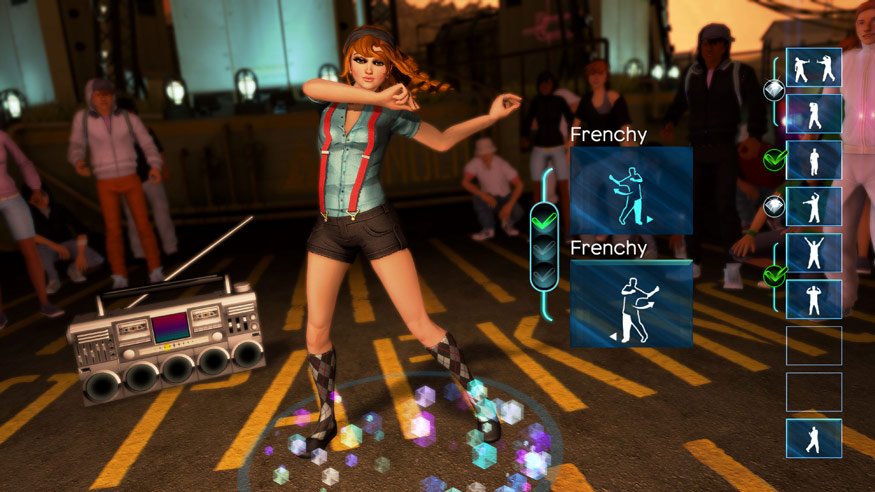
Task: Select the move tile showing two dancers
Action: pos(813,67)
